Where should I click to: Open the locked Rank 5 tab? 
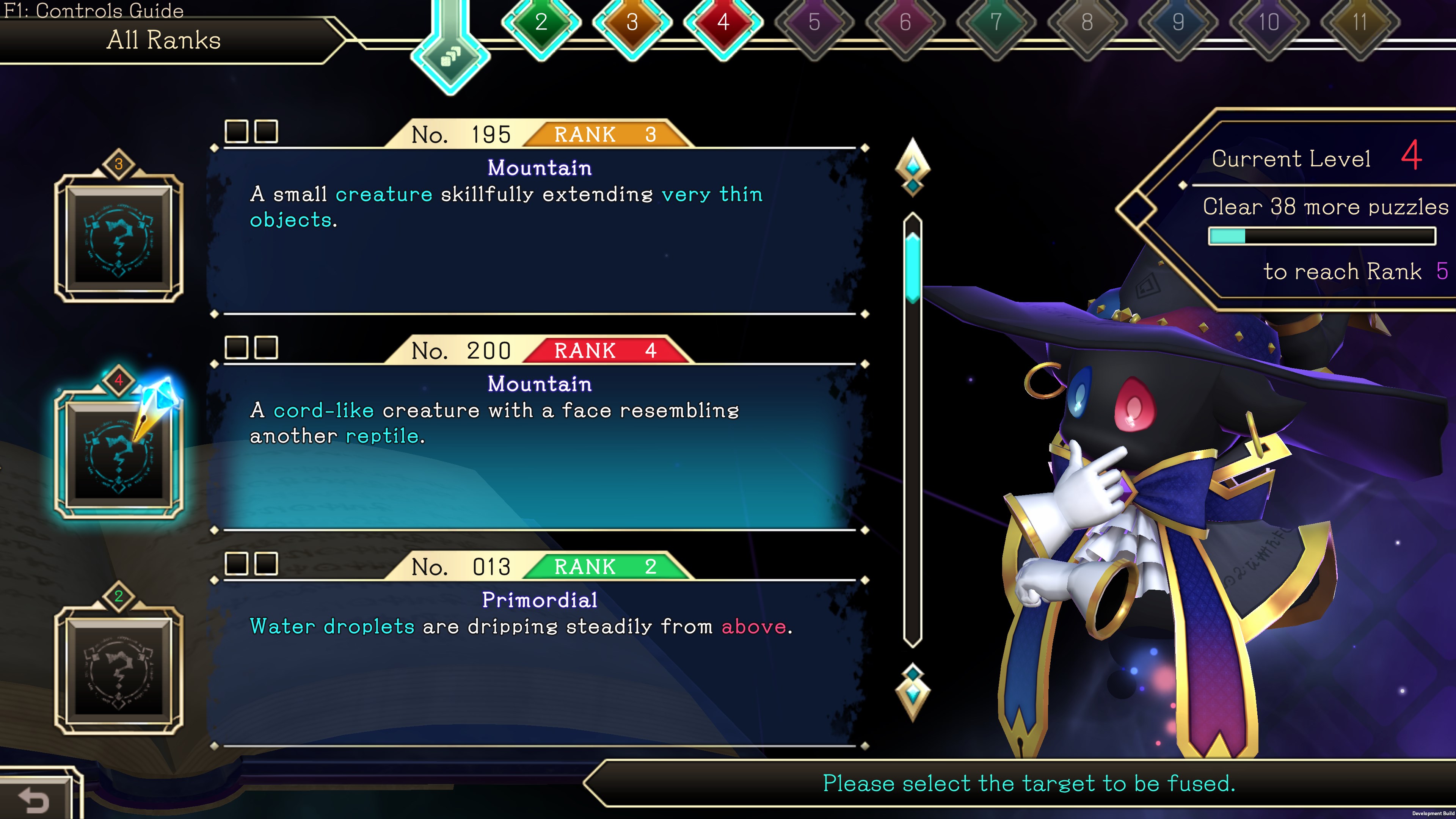pyautogui.click(x=814, y=23)
